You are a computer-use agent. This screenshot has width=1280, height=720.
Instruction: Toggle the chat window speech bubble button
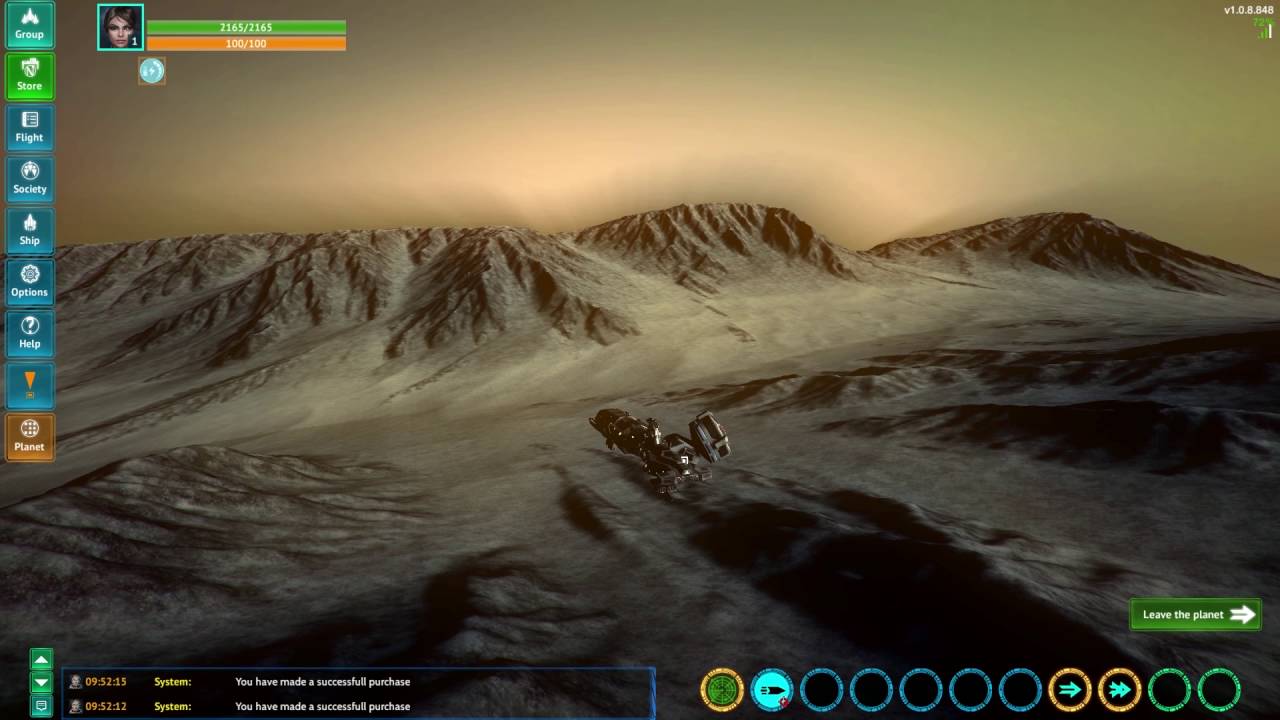pos(41,706)
